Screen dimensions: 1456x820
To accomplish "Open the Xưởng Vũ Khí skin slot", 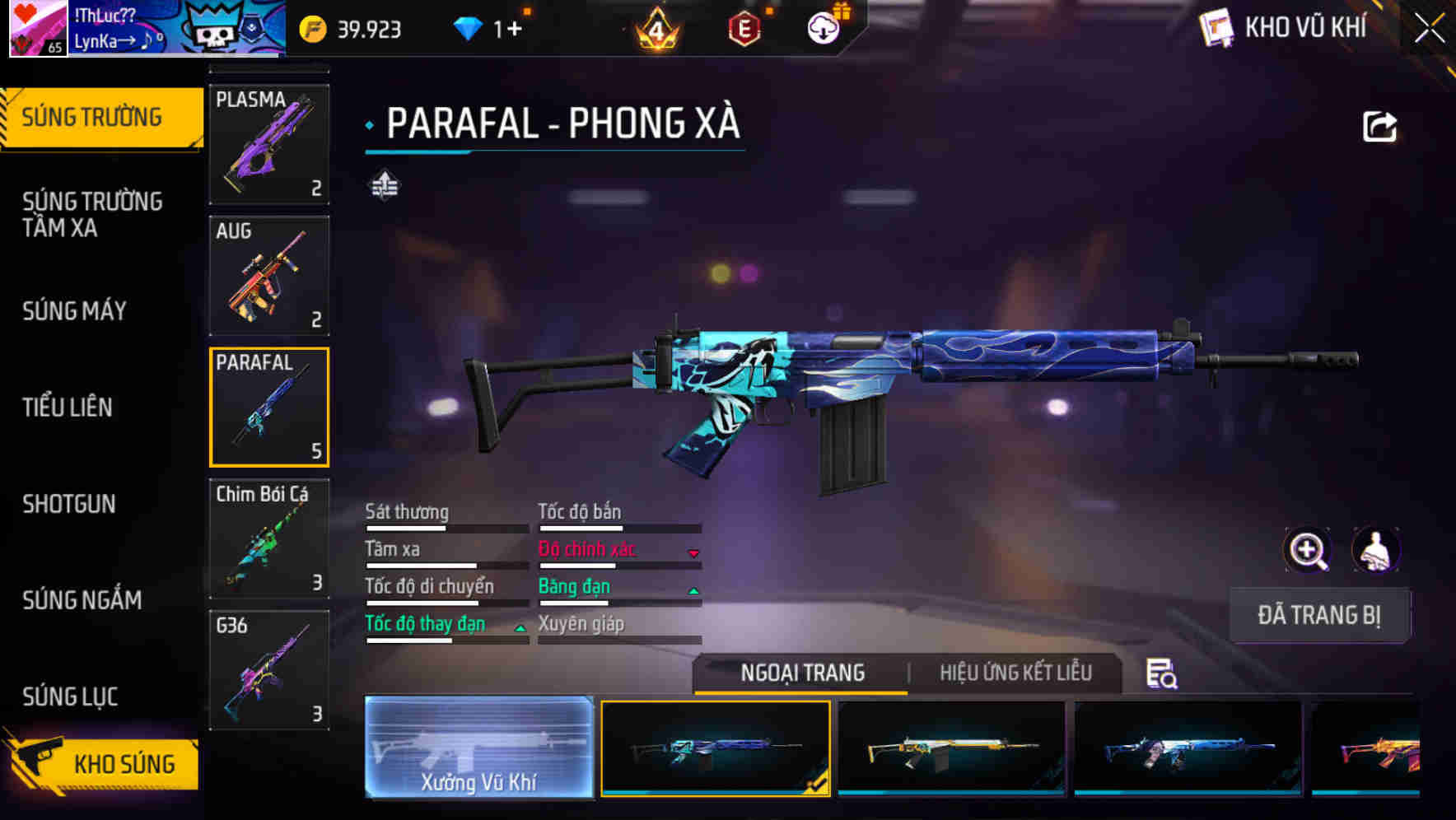I will pos(480,749).
